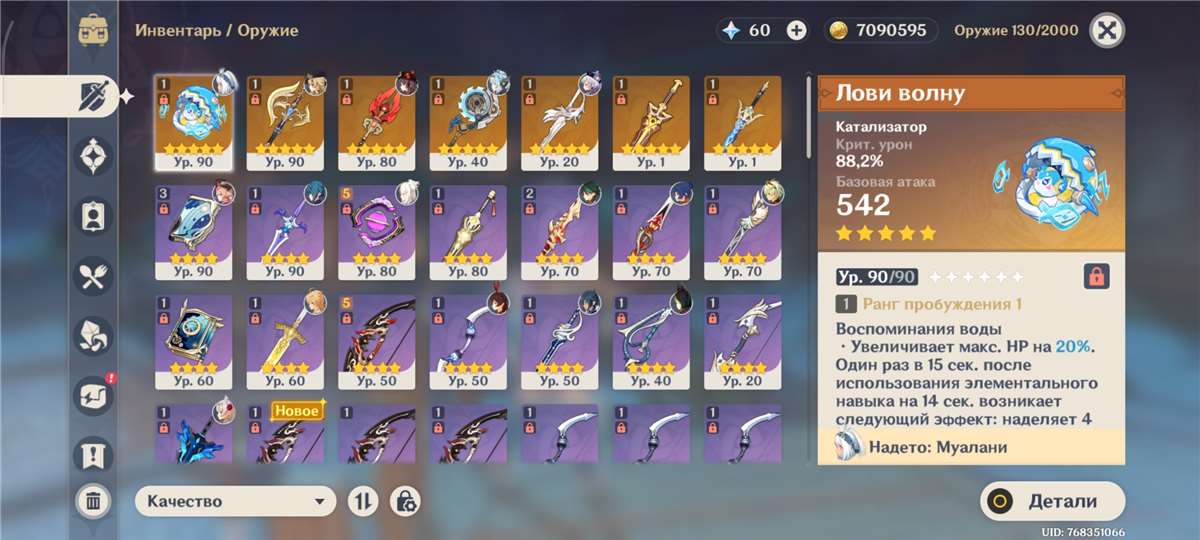The width and height of the screenshot is (1200, 540).
Task: Open the trash can delete mode
Action: 92,500
